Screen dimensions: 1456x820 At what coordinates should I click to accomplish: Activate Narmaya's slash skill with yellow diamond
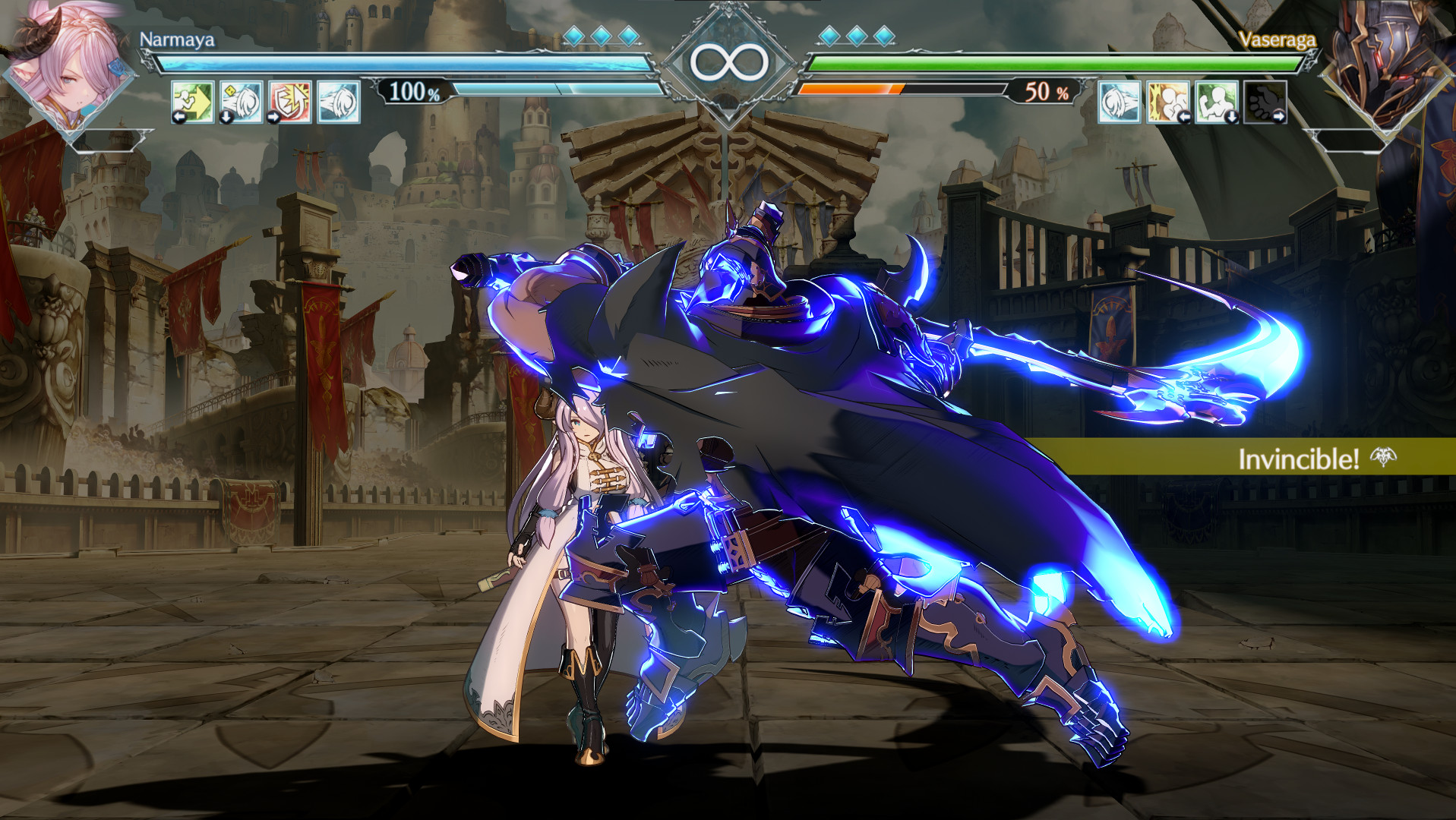pos(242,102)
